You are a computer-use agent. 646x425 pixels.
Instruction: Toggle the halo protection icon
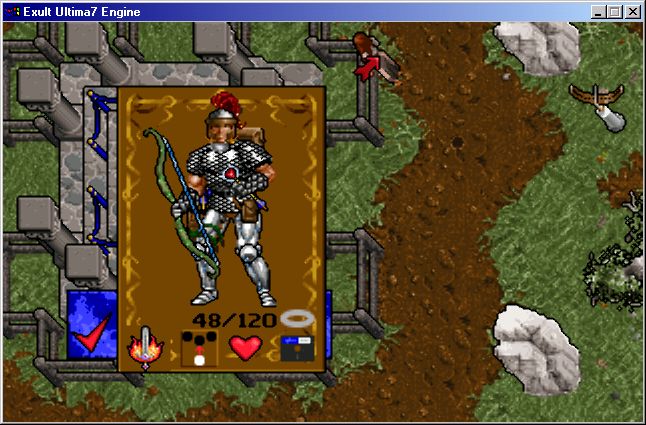pos(297,319)
